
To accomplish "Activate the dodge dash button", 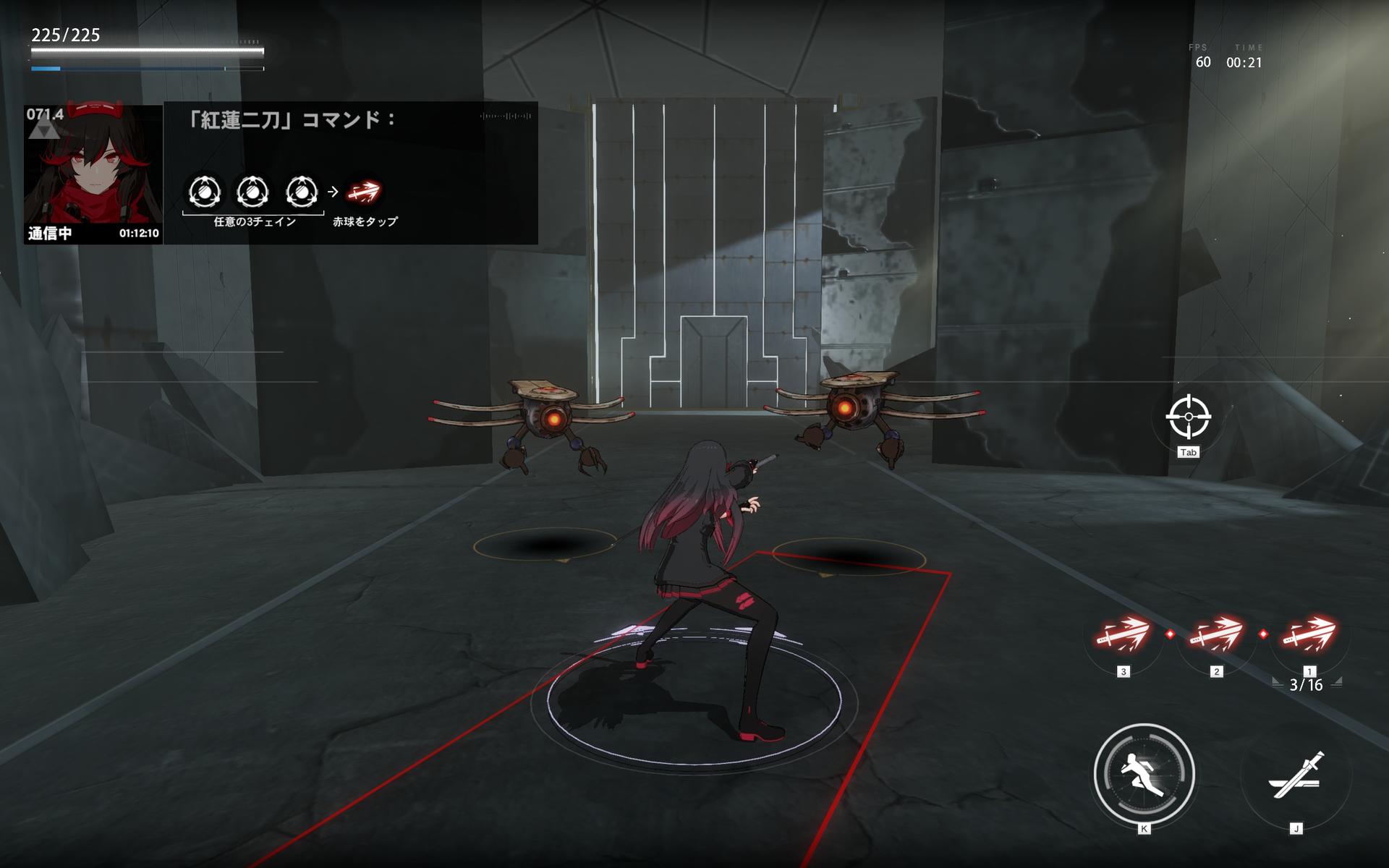I will (x=1144, y=774).
